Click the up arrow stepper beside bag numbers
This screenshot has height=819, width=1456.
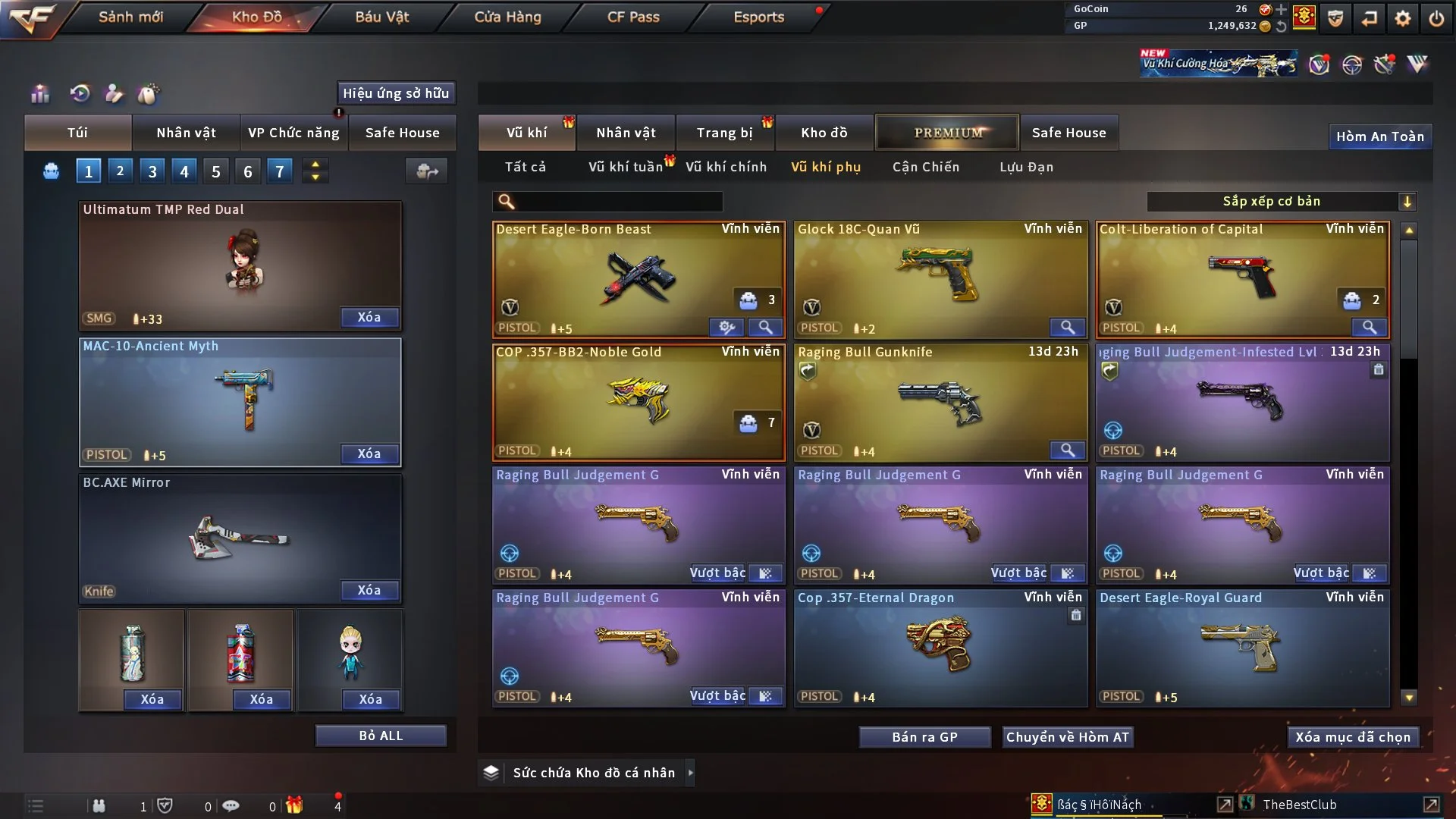[315, 163]
